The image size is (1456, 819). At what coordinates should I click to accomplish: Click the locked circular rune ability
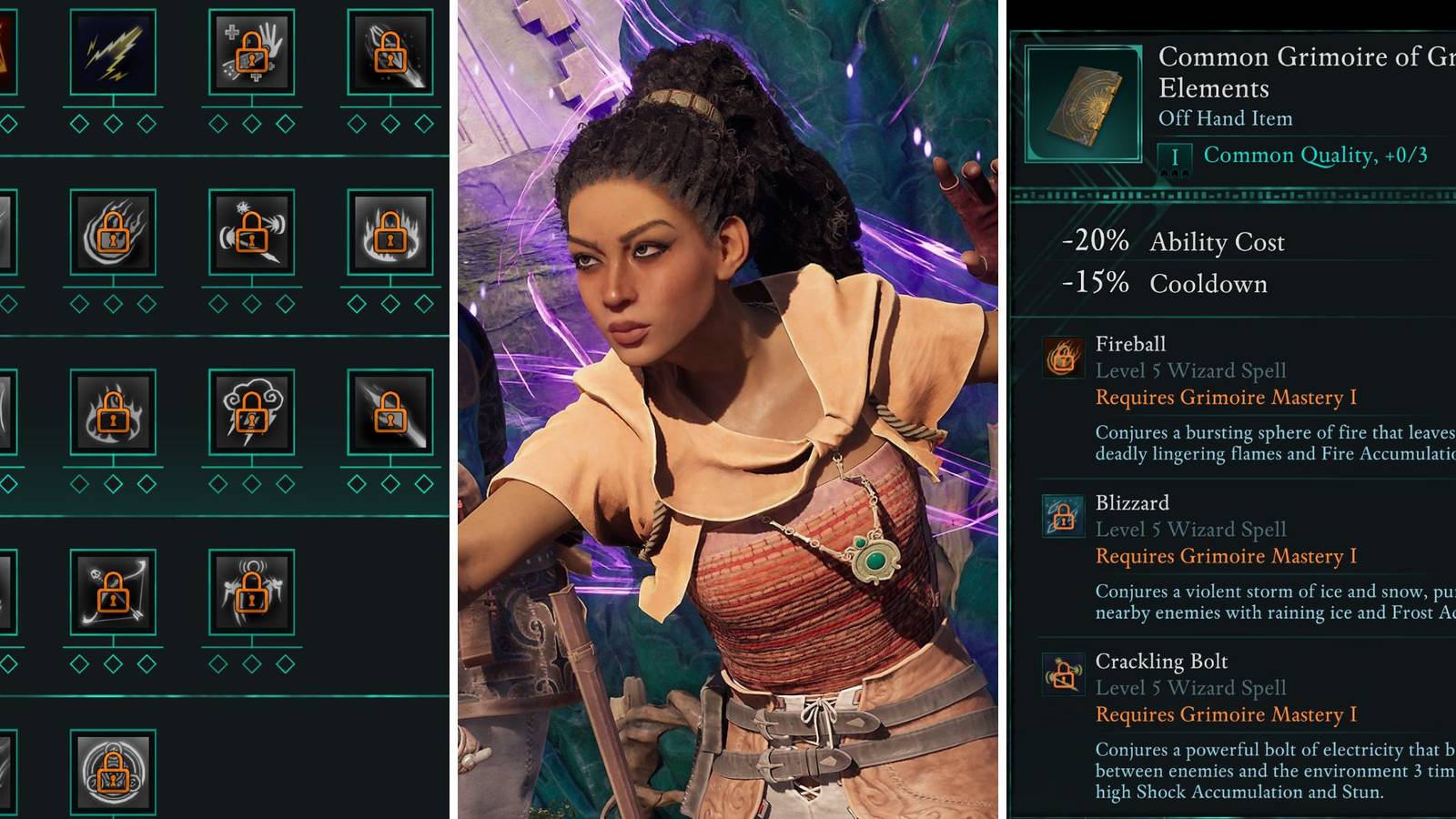pyautogui.click(x=113, y=772)
